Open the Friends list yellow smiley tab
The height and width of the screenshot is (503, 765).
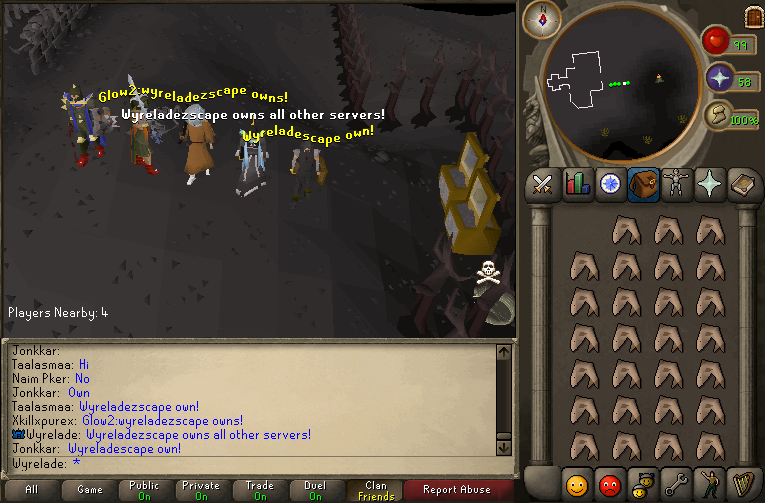pyautogui.click(x=576, y=485)
